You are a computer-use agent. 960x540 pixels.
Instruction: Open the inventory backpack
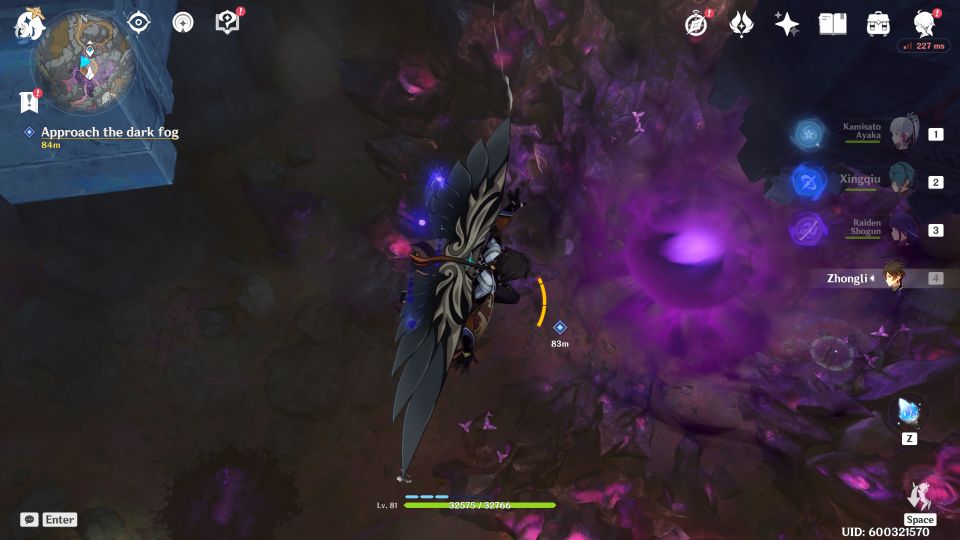[878, 24]
